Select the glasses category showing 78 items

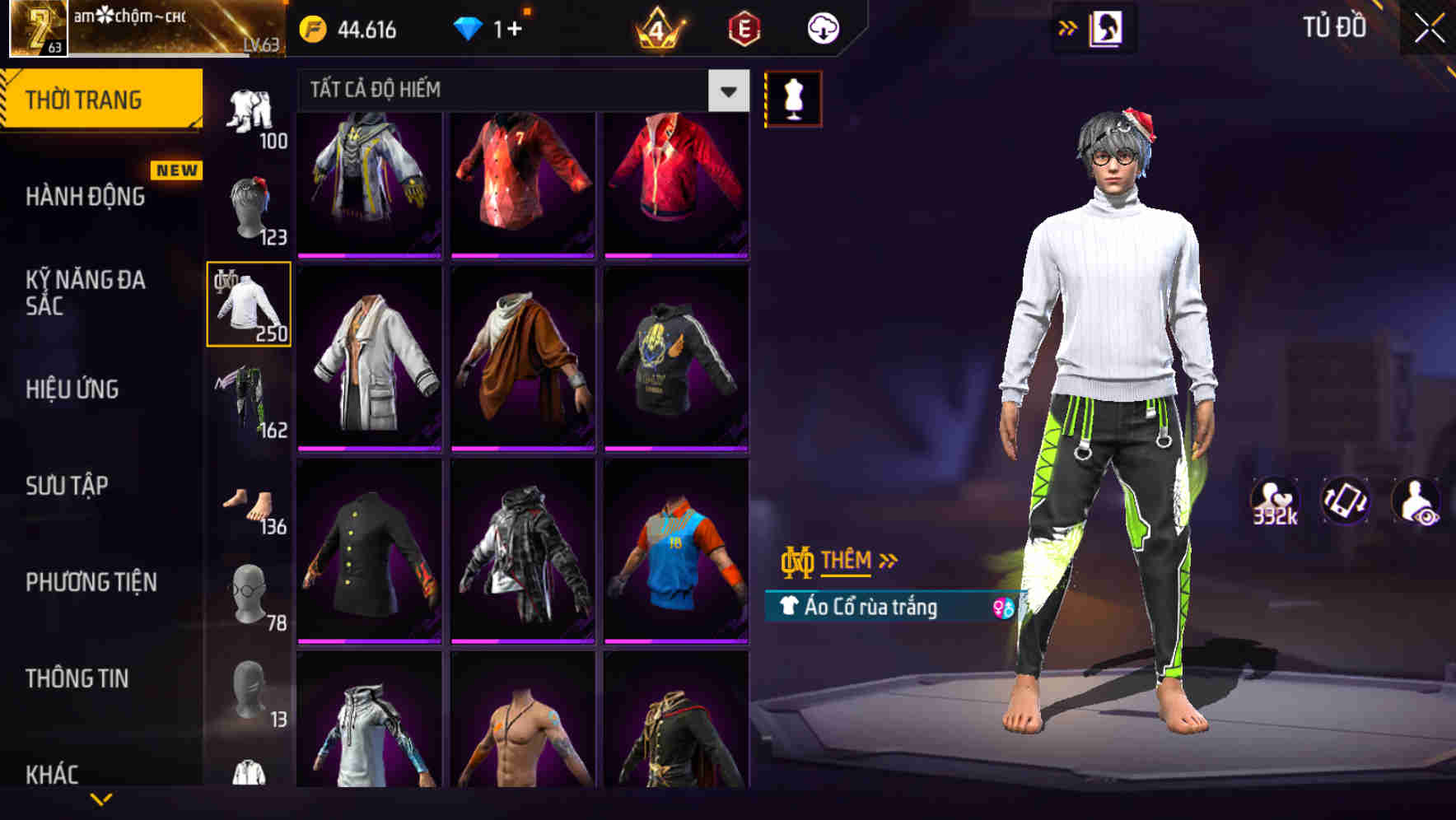pos(250,593)
